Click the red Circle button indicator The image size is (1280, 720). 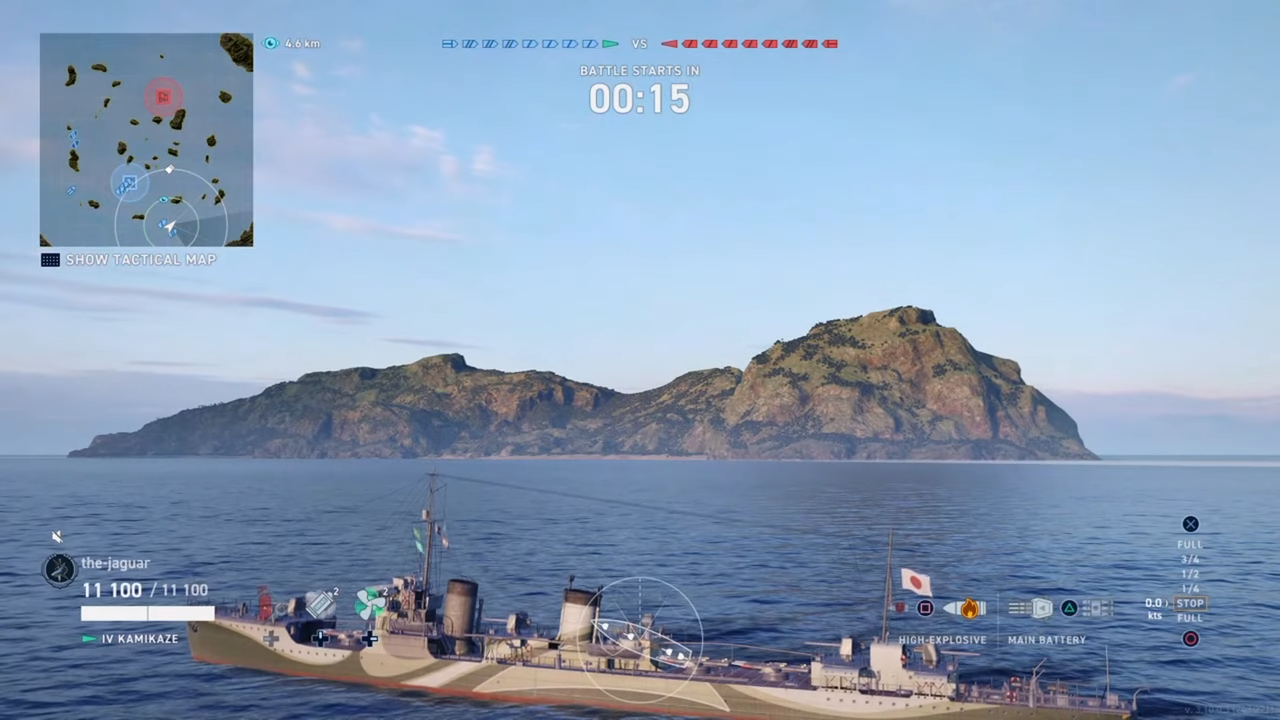1190,638
